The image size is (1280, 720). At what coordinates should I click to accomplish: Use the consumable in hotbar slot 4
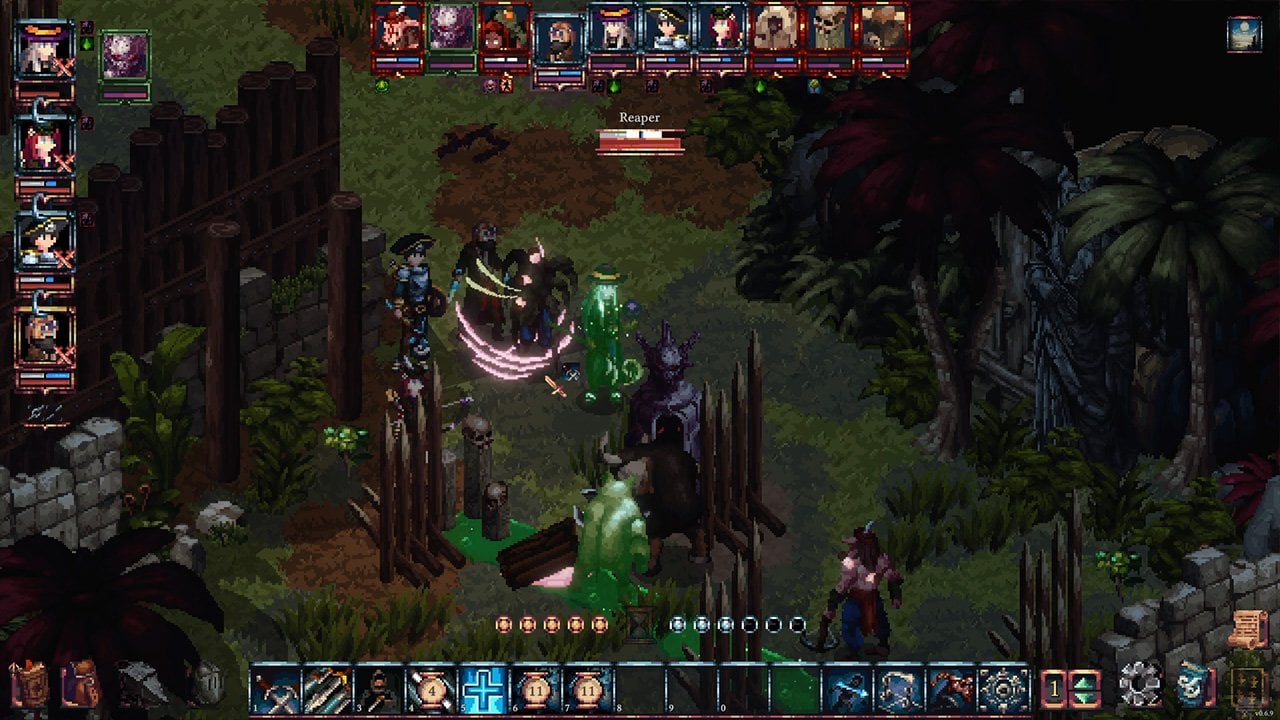[432, 690]
